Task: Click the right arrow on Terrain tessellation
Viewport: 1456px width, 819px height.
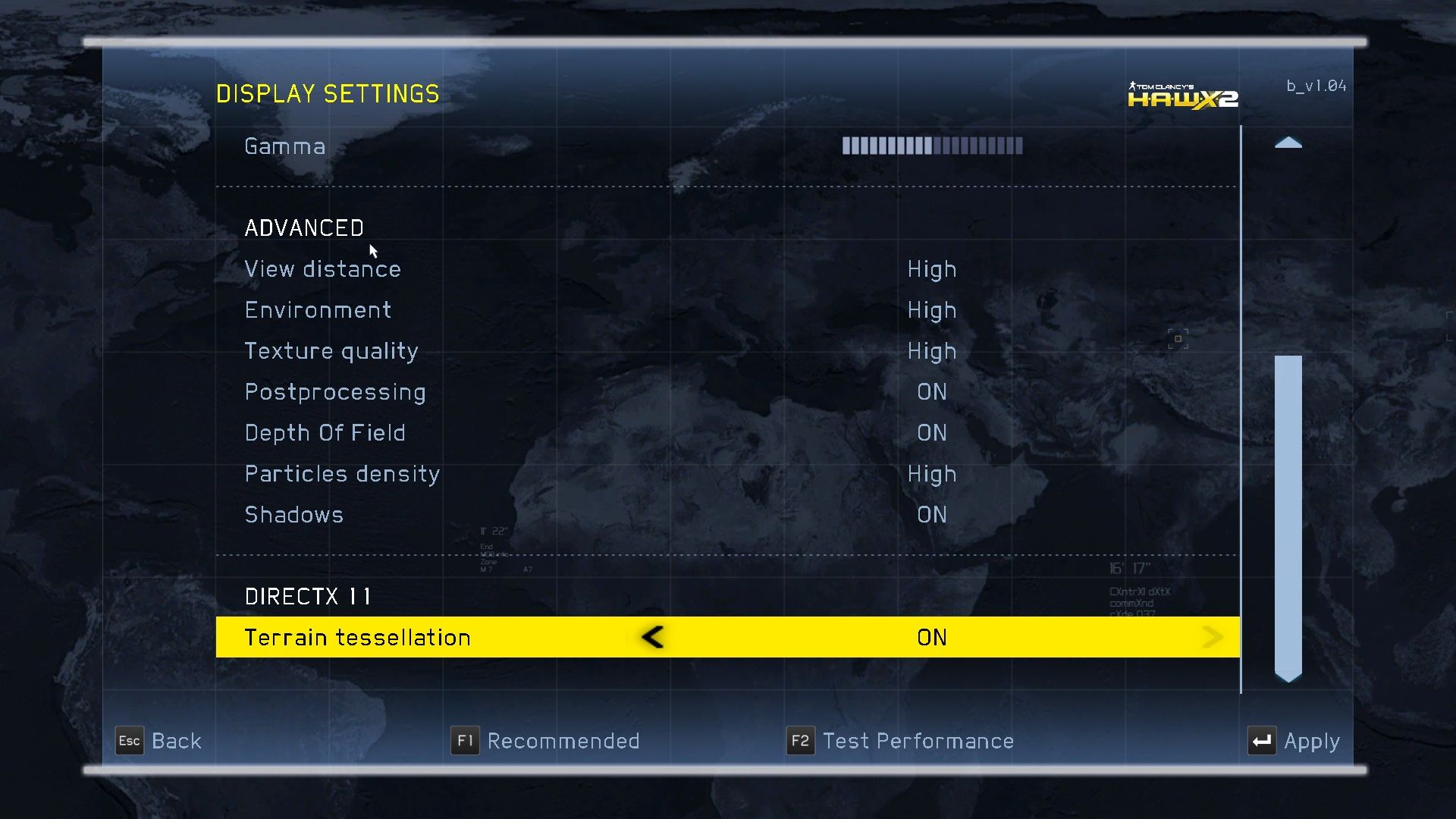Action: pyautogui.click(x=1213, y=637)
